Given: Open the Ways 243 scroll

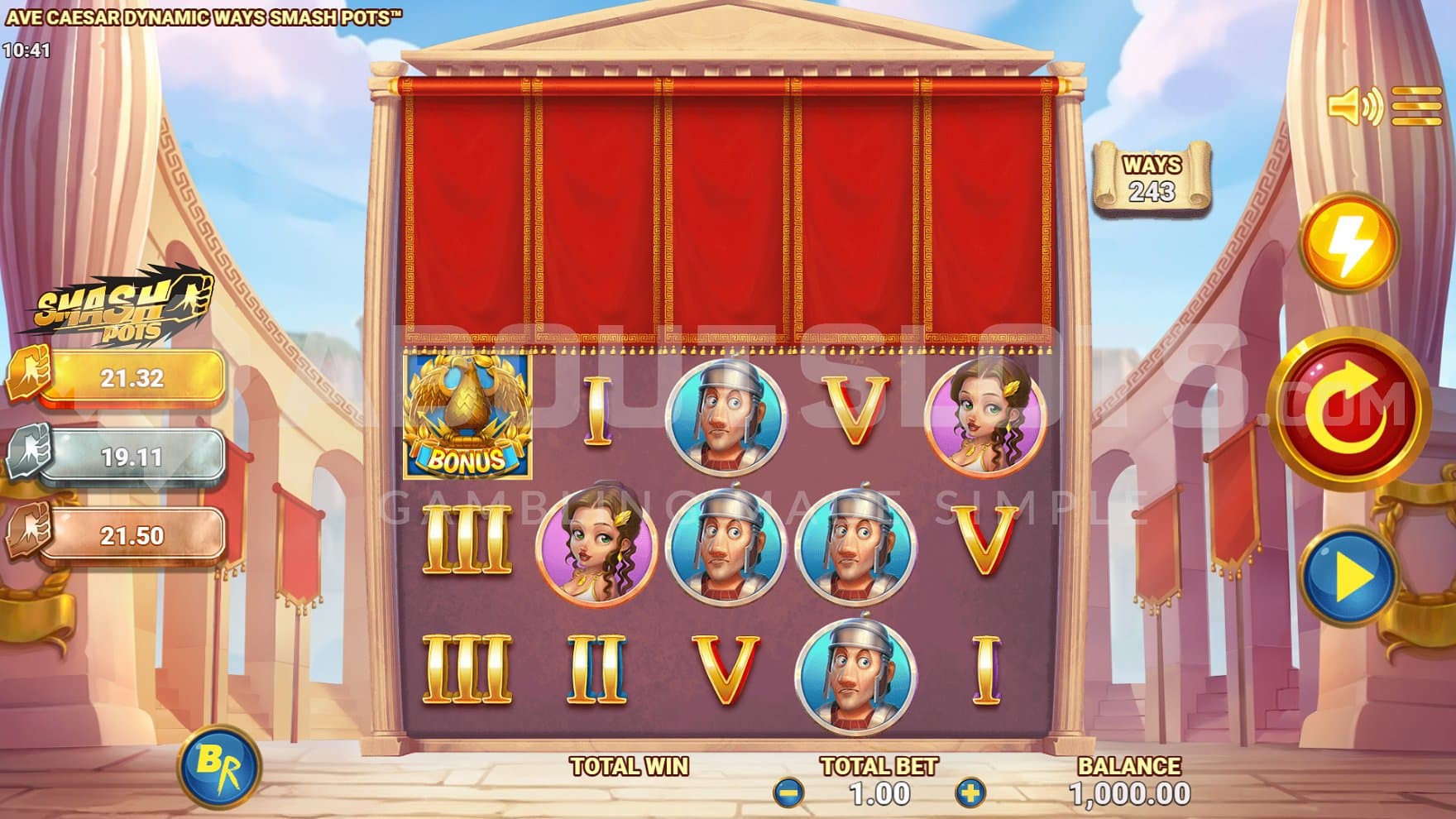Looking at the screenshot, I should (1152, 178).
